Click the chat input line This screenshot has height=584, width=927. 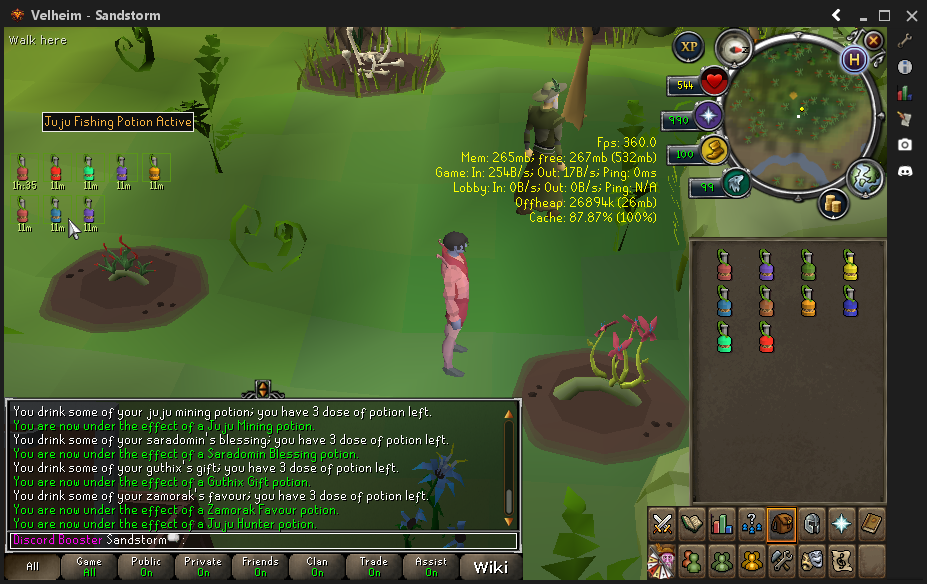click(300, 540)
